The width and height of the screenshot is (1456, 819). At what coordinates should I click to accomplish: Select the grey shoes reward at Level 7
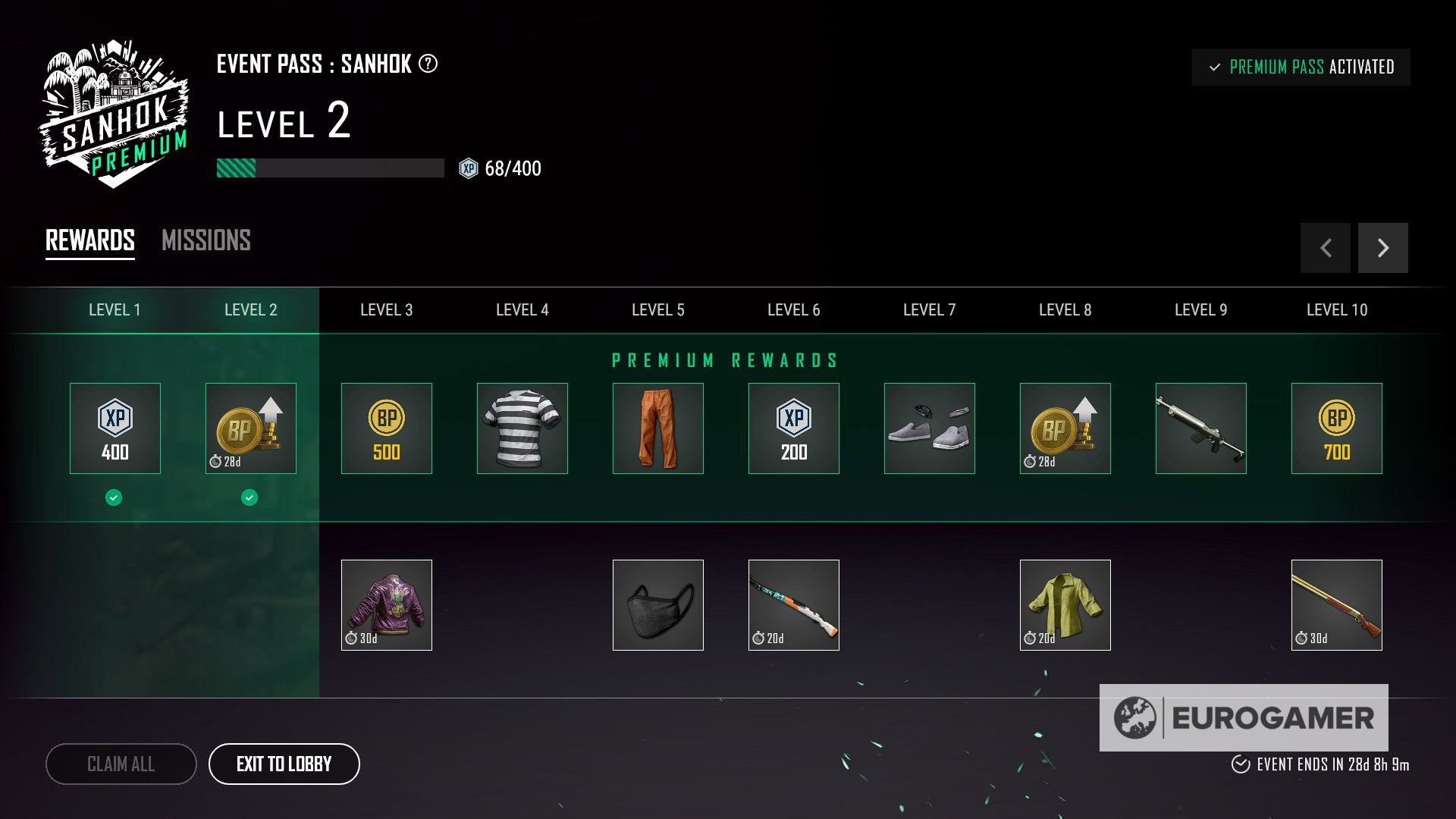point(929,428)
